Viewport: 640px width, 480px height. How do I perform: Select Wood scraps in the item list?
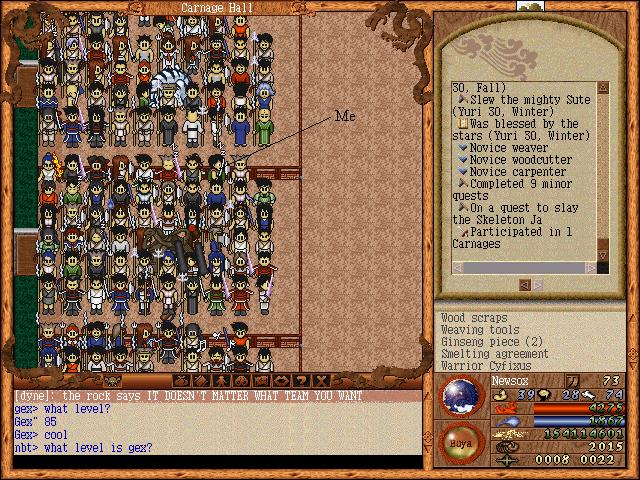tap(474, 318)
